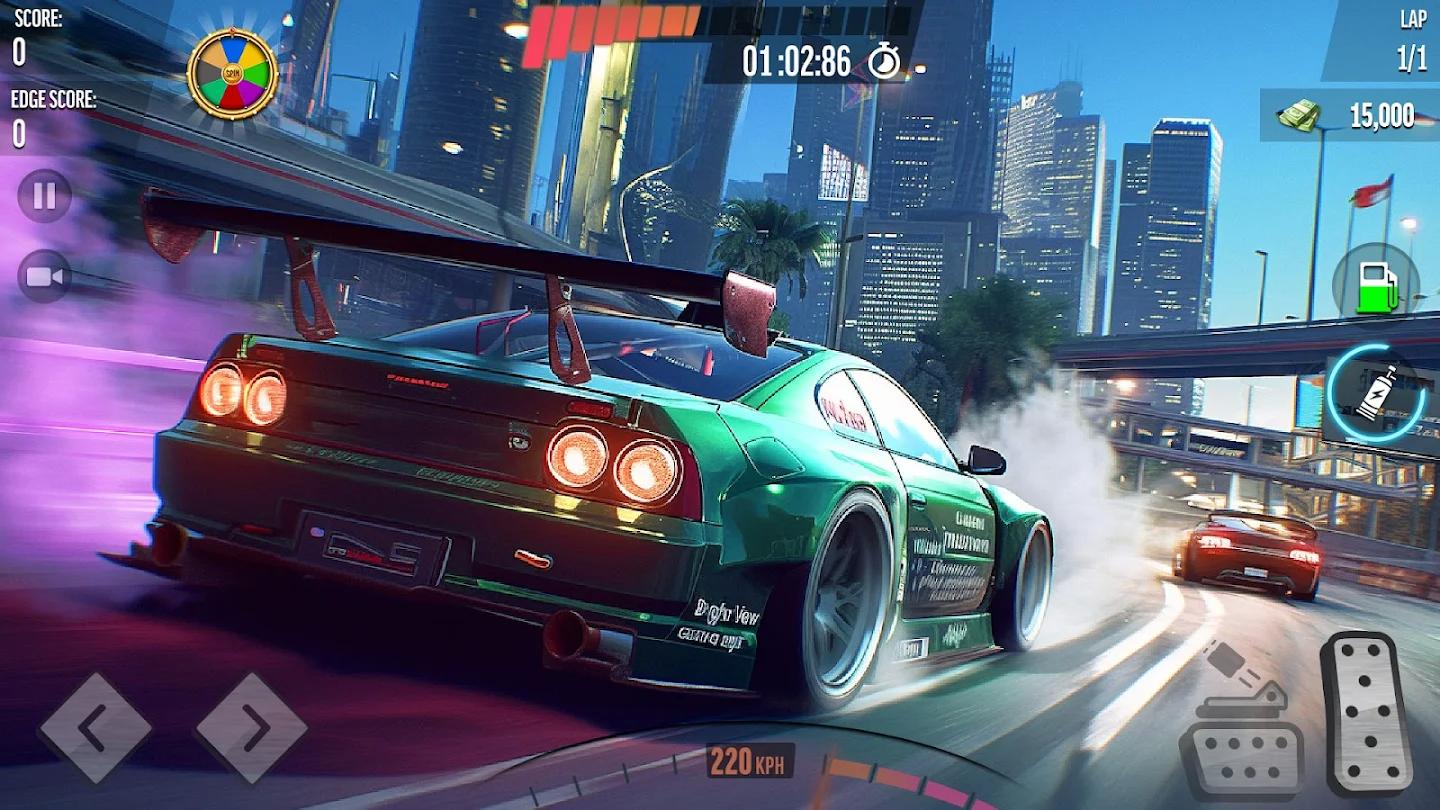Switch camera perspective with the record toggle
Viewport: 1440px width, 810px height.
41,276
